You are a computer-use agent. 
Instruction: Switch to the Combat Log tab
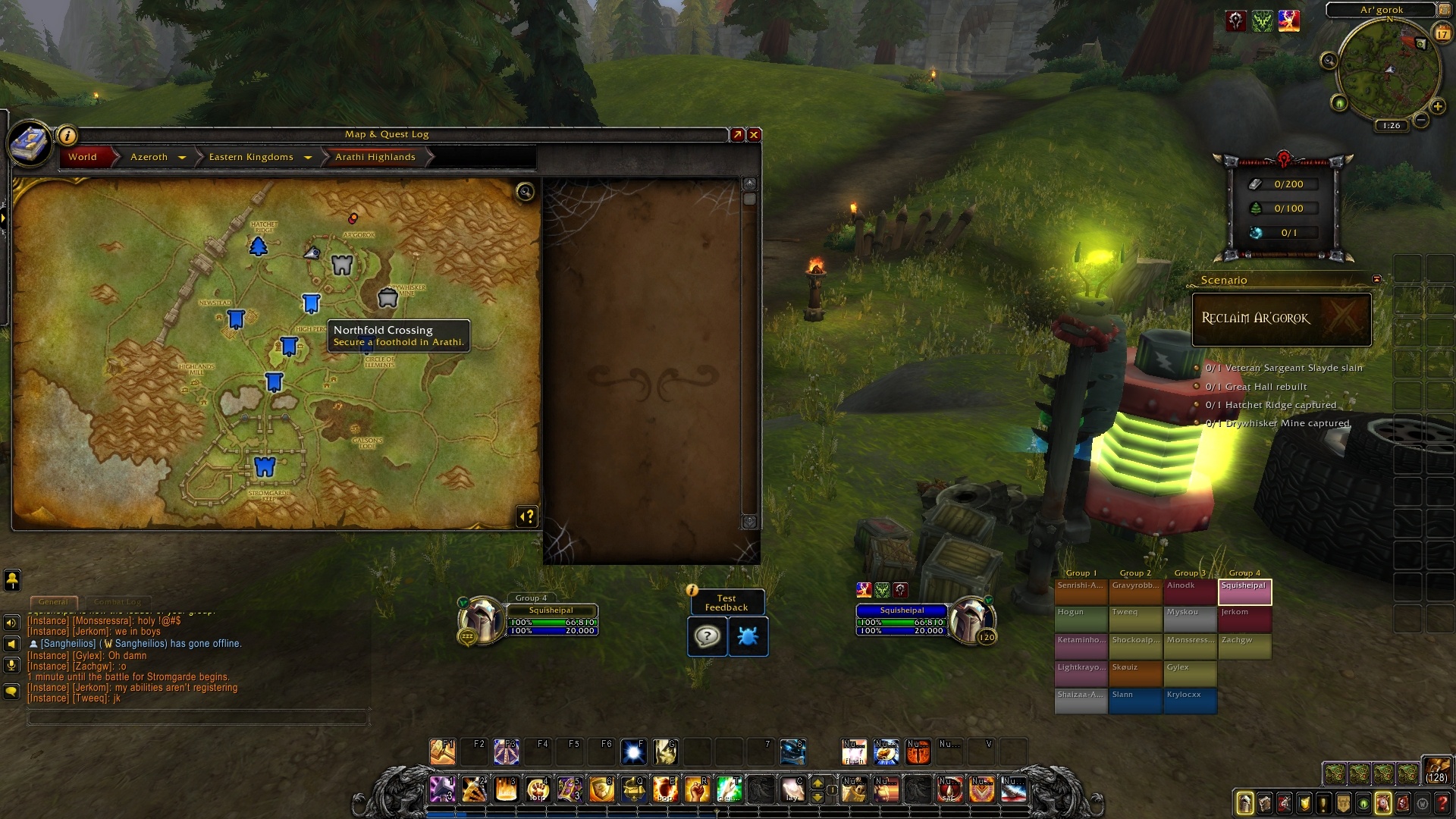(119, 601)
